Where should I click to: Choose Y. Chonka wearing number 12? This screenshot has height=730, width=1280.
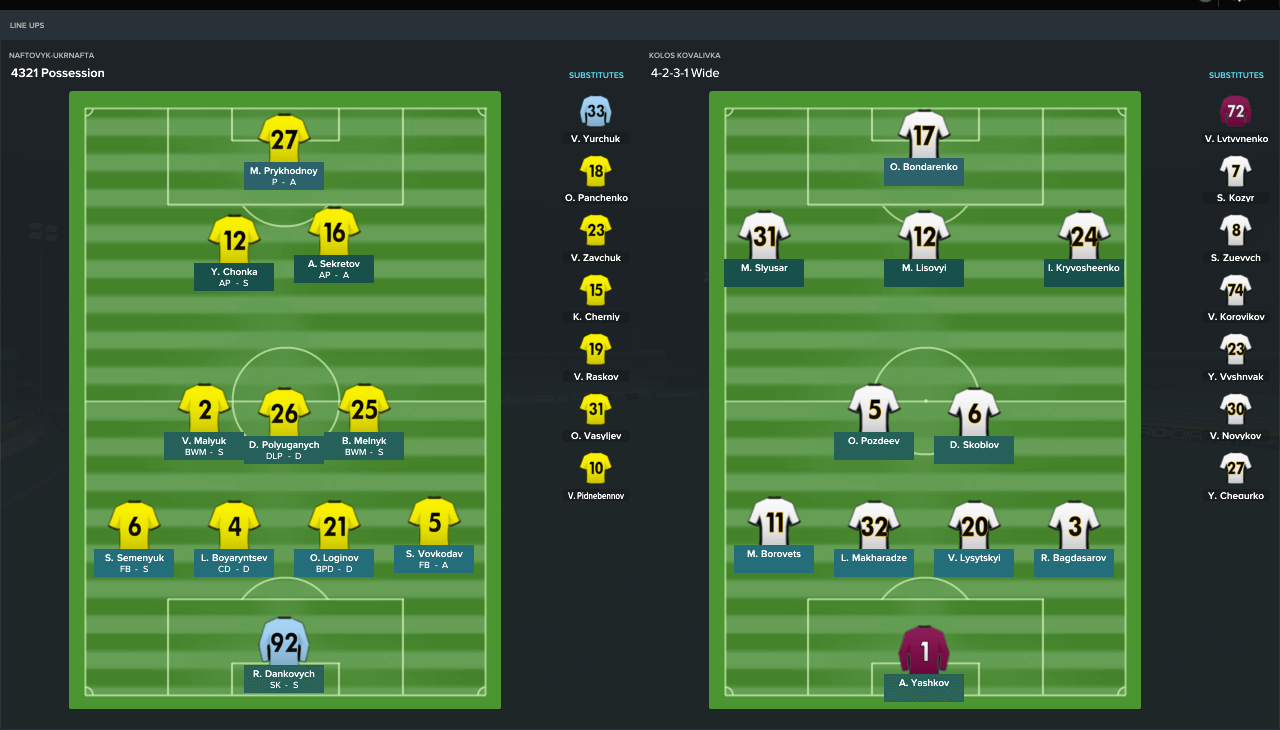point(234,240)
